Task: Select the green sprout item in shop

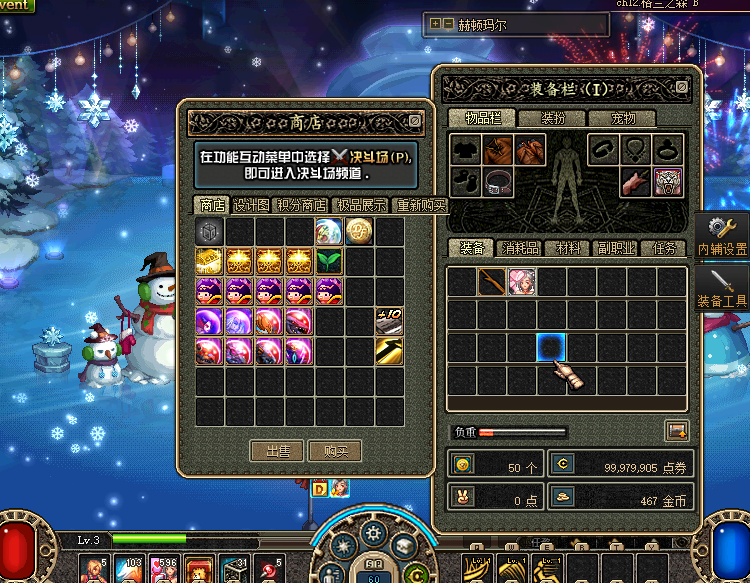Action: point(329,261)
